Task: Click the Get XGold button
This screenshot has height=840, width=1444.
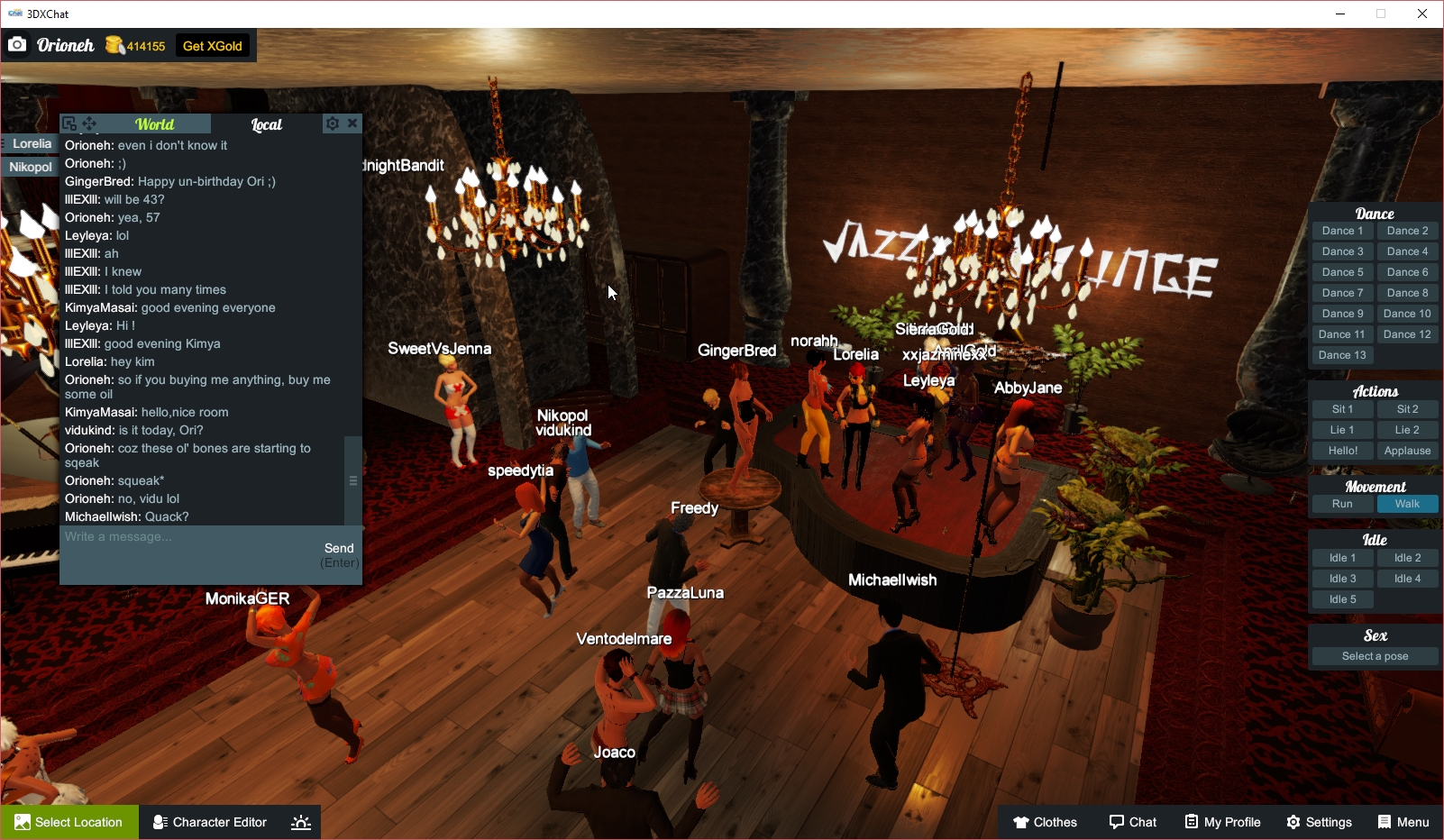Action: (x=212, y=45)
